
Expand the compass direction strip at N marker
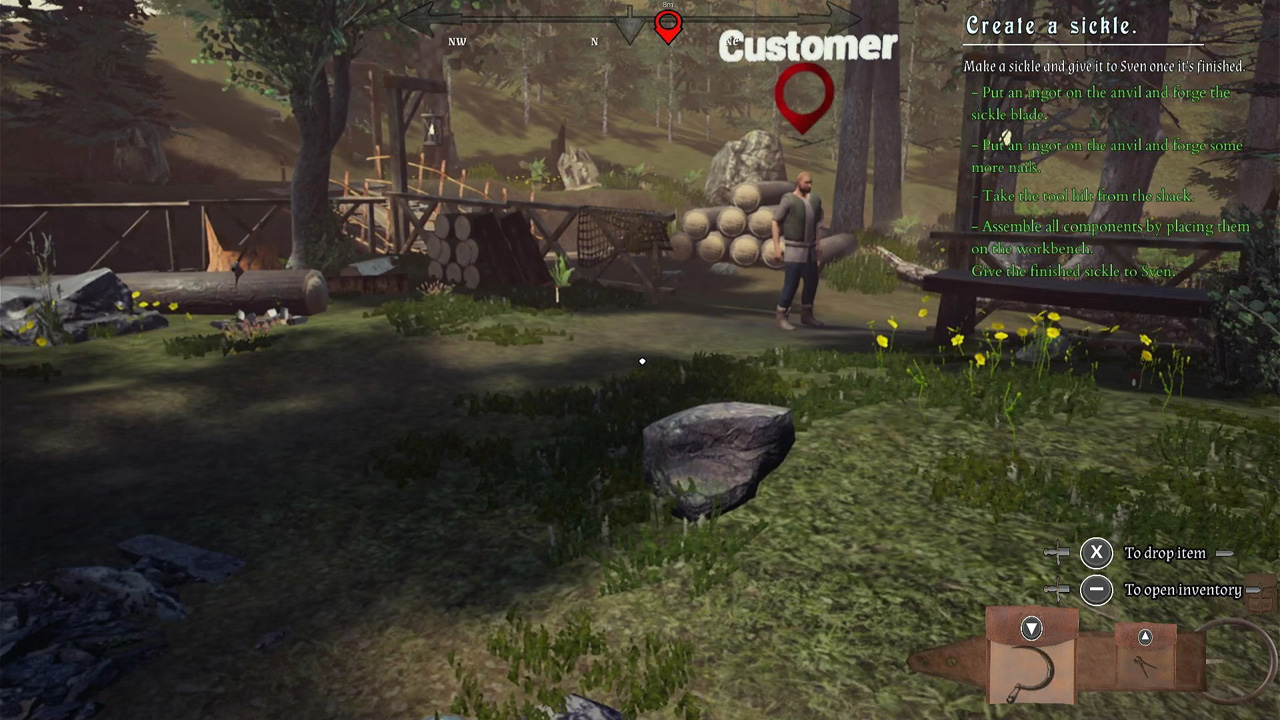click(x=594, y=41)
